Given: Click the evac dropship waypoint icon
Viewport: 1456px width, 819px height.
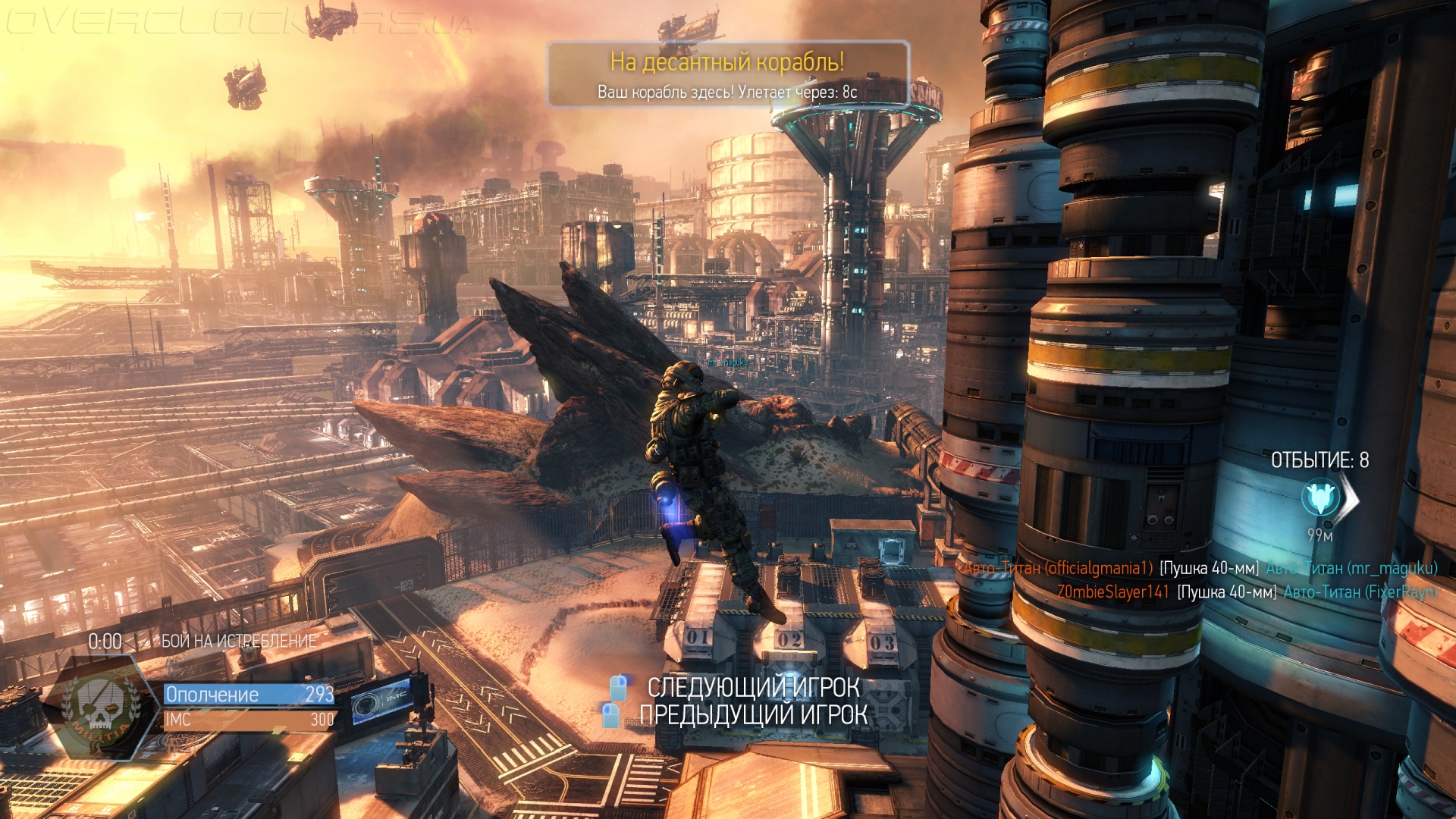Looking at the screenshot, I should coord(1320,497).
